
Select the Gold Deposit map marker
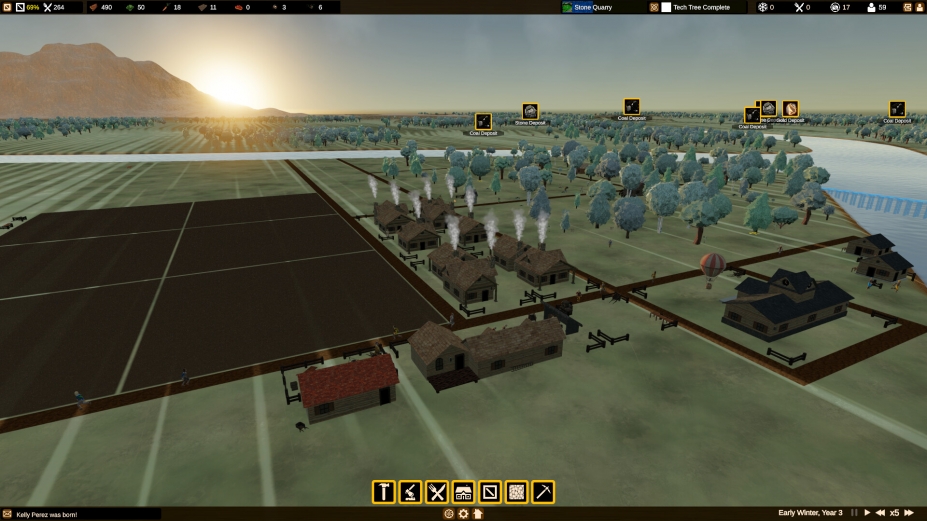pos(790,109)
